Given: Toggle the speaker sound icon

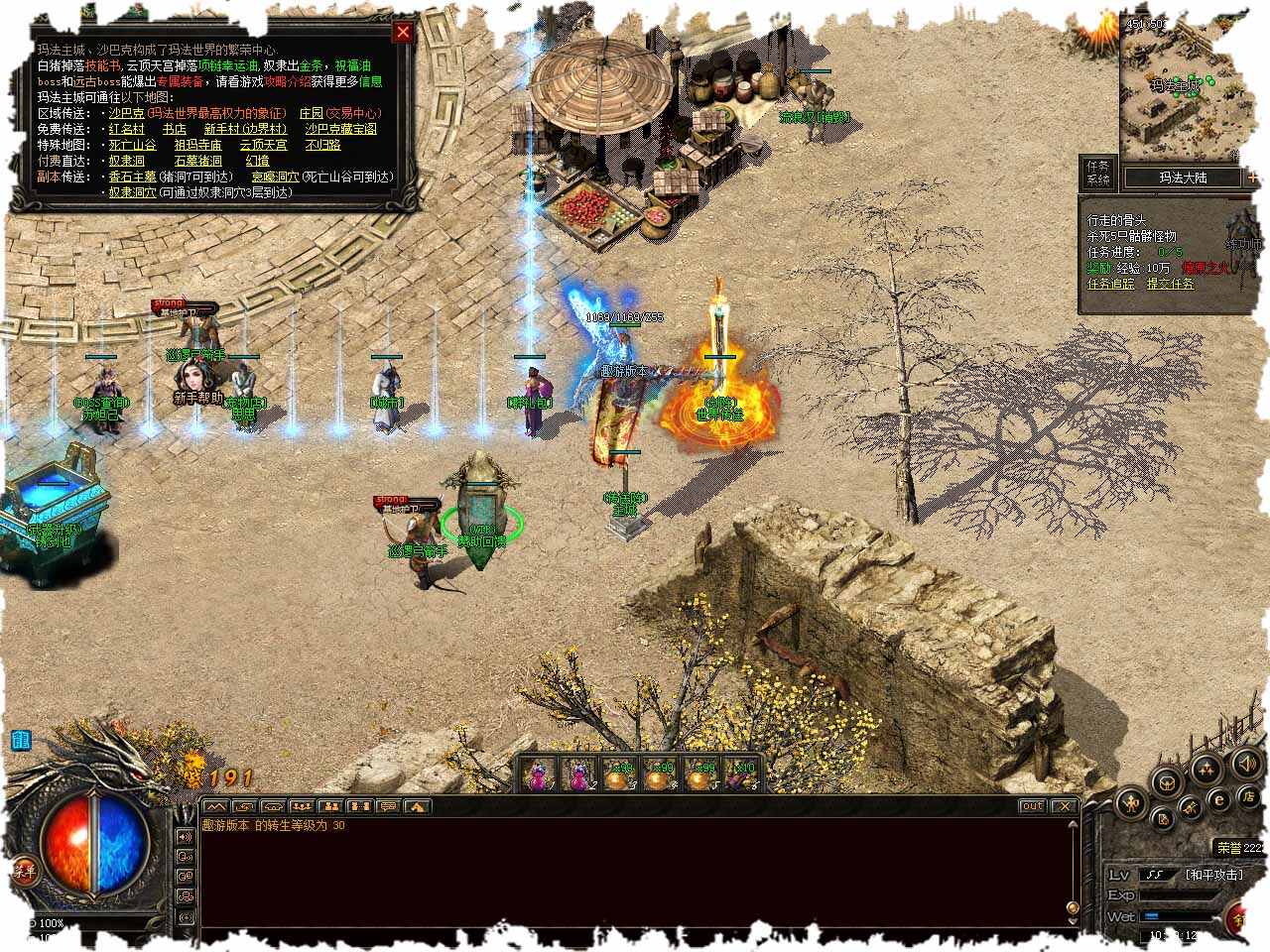Looking at the screenshot, I should (x=1246, y=763).
